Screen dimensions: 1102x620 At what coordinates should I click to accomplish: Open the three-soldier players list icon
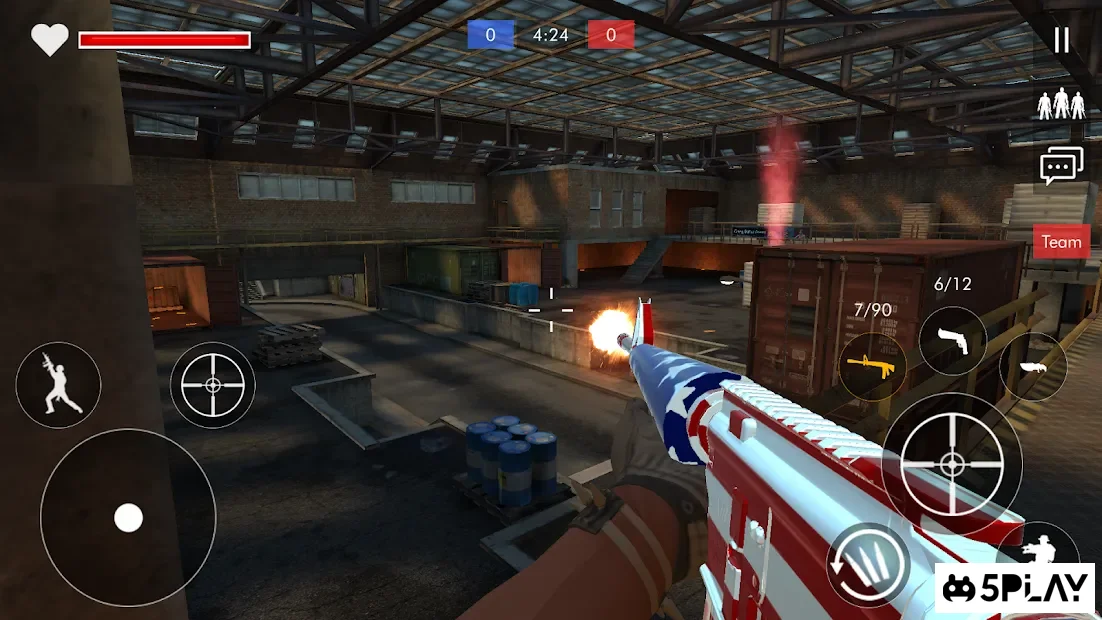pyautogui.click(x=1061, y=104)
